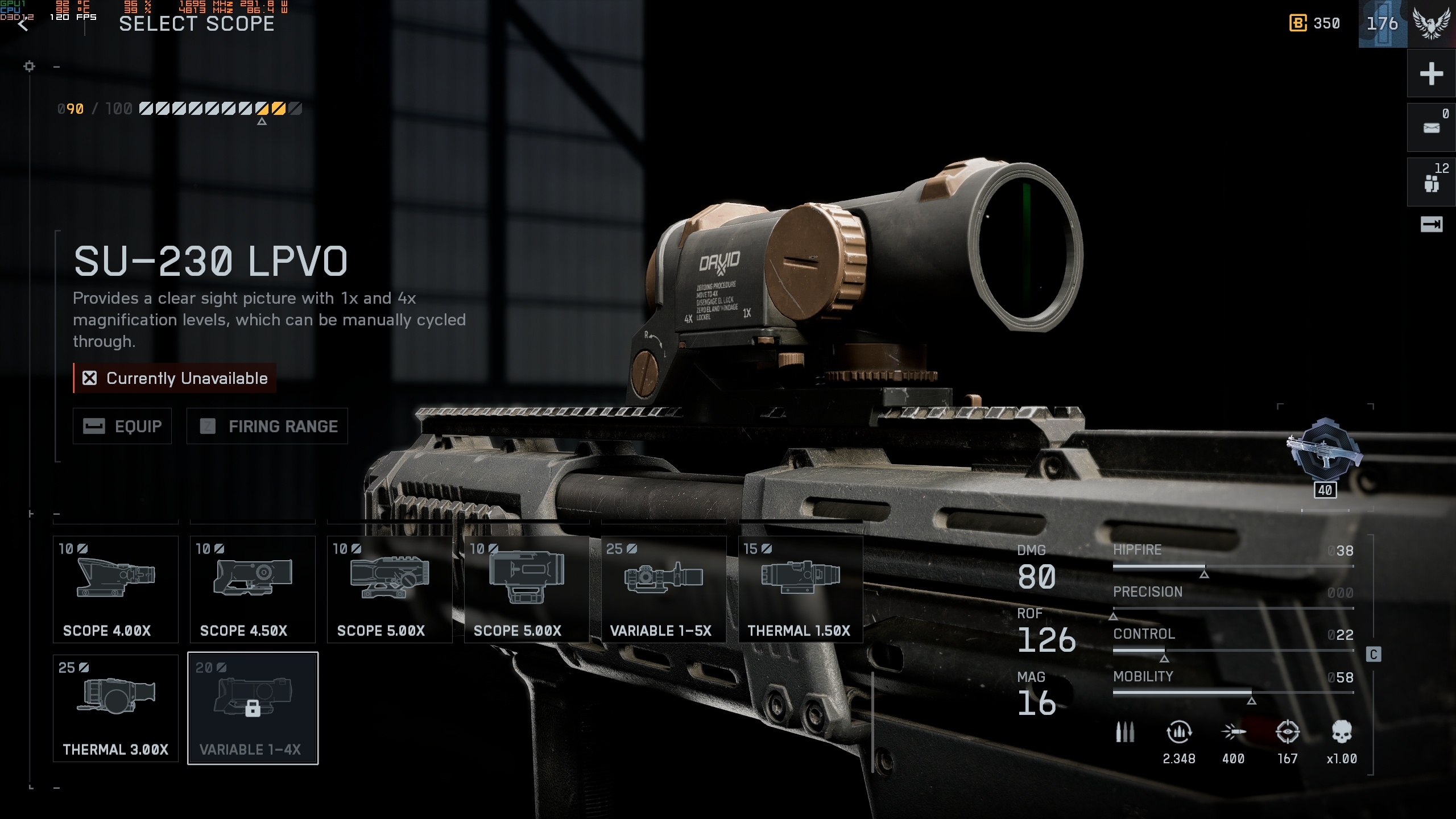Click the plus button in top-right

point(1431,74)
